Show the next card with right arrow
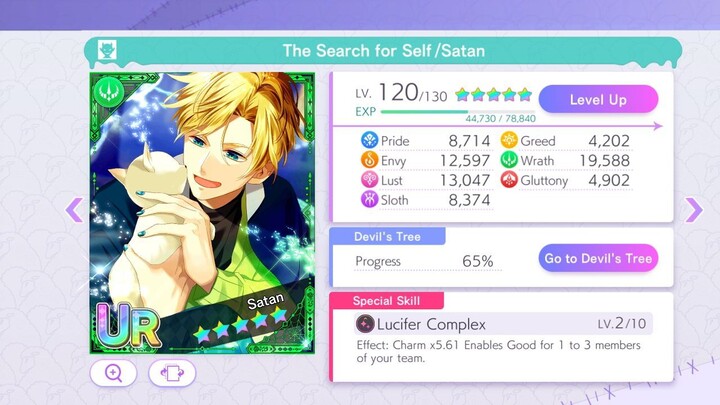720x405 pixels. pos(693,209)
